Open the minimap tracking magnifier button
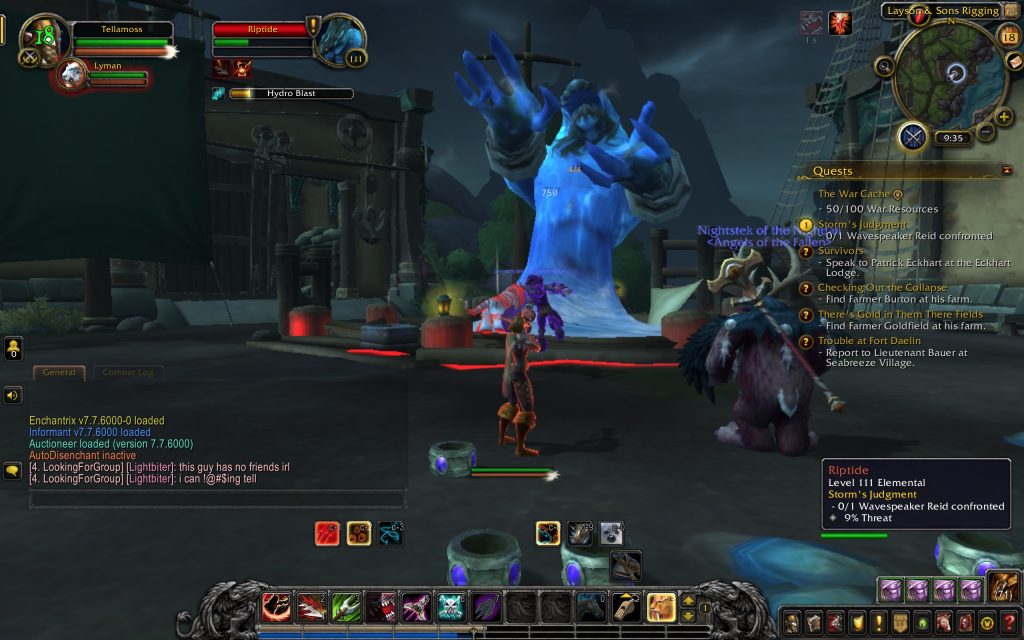The width and height of the screenshot is (1024, 640). (x=884, y=66)
